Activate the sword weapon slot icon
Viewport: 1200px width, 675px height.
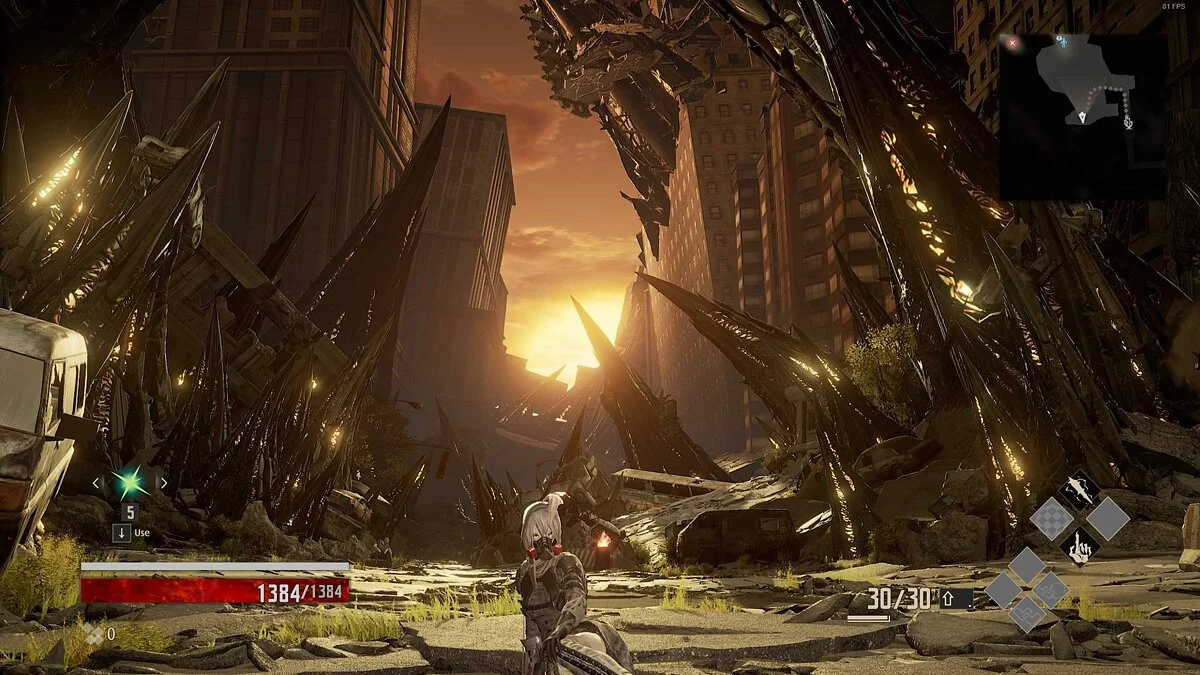tap(1079, 490)
